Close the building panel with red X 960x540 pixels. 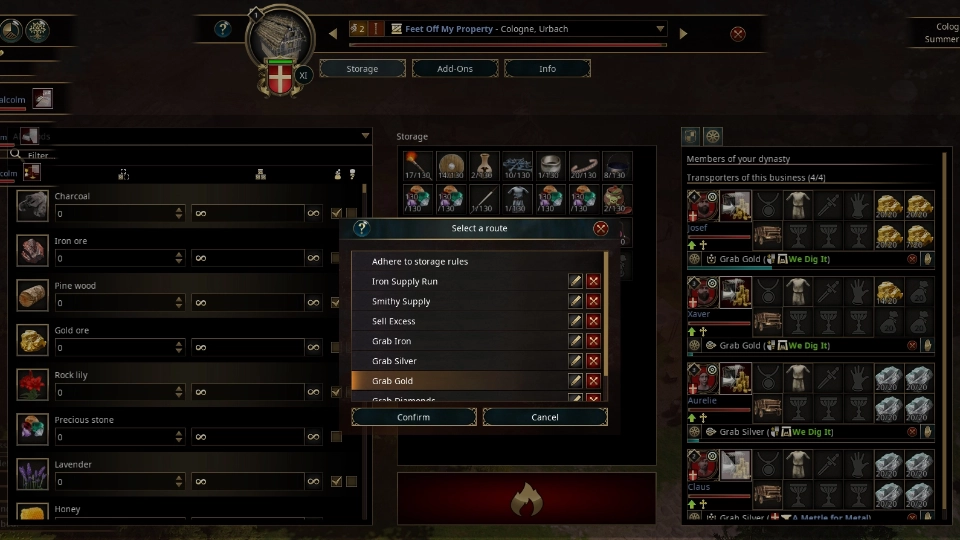coord(738,34)
